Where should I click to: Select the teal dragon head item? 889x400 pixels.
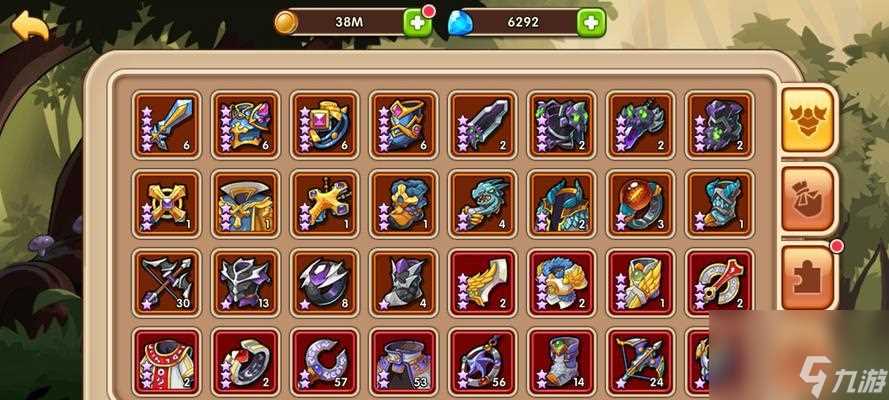483,202
